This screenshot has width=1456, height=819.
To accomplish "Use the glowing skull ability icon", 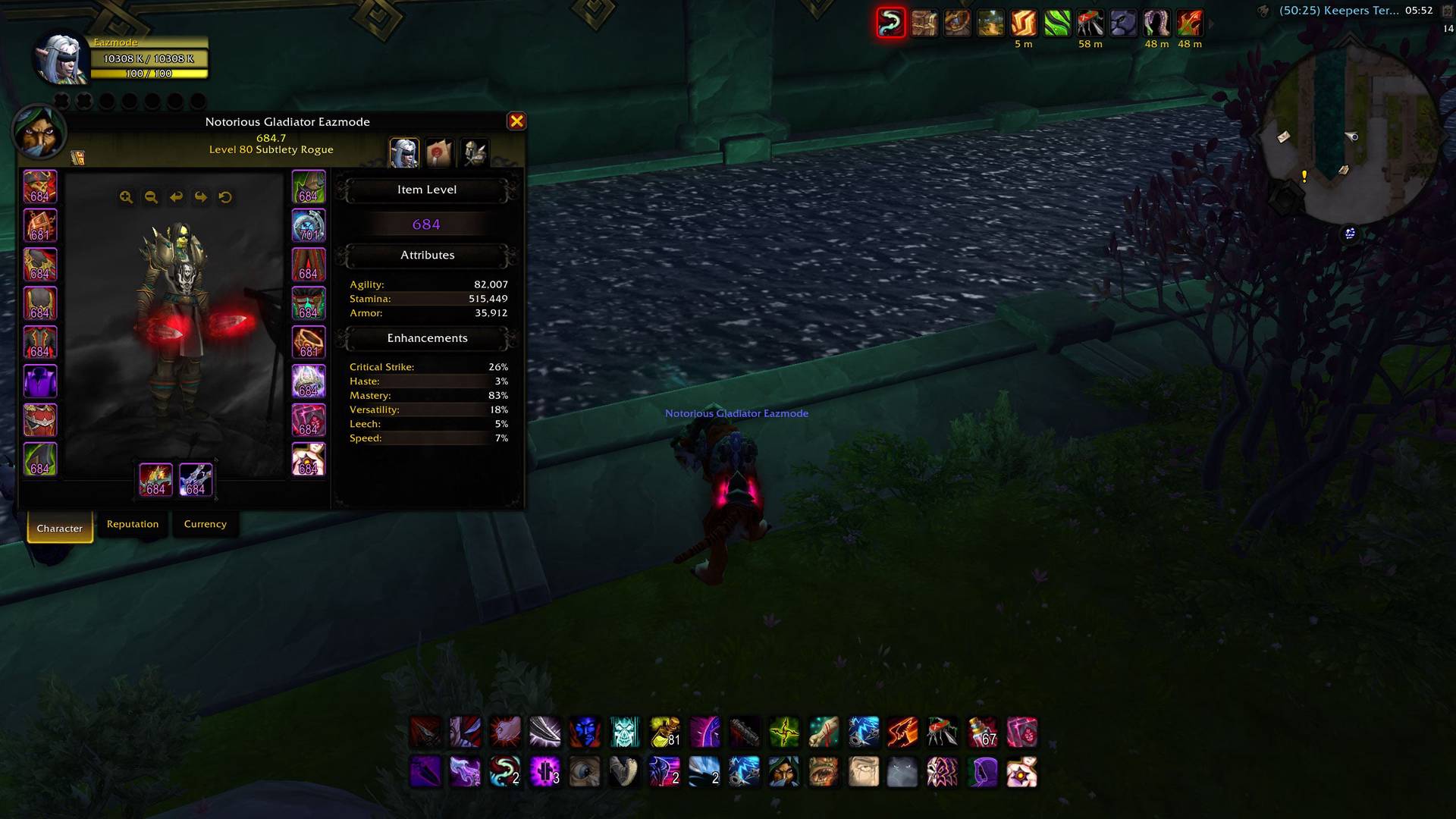I will pos(625,733).
